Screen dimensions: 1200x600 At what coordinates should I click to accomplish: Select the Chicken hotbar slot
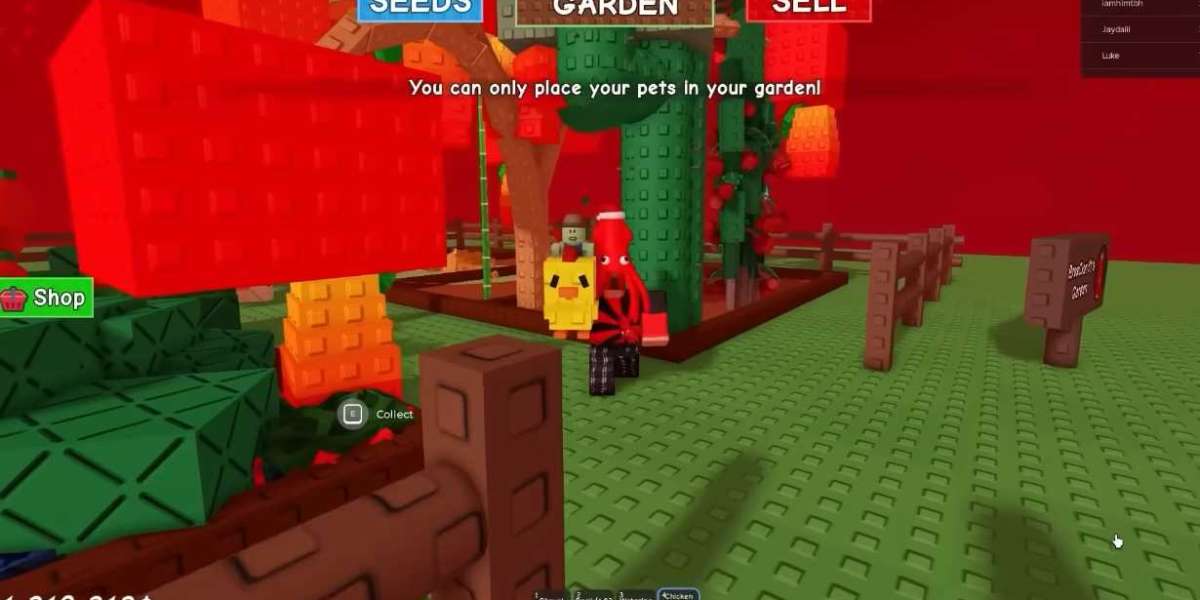pos(677,595)
